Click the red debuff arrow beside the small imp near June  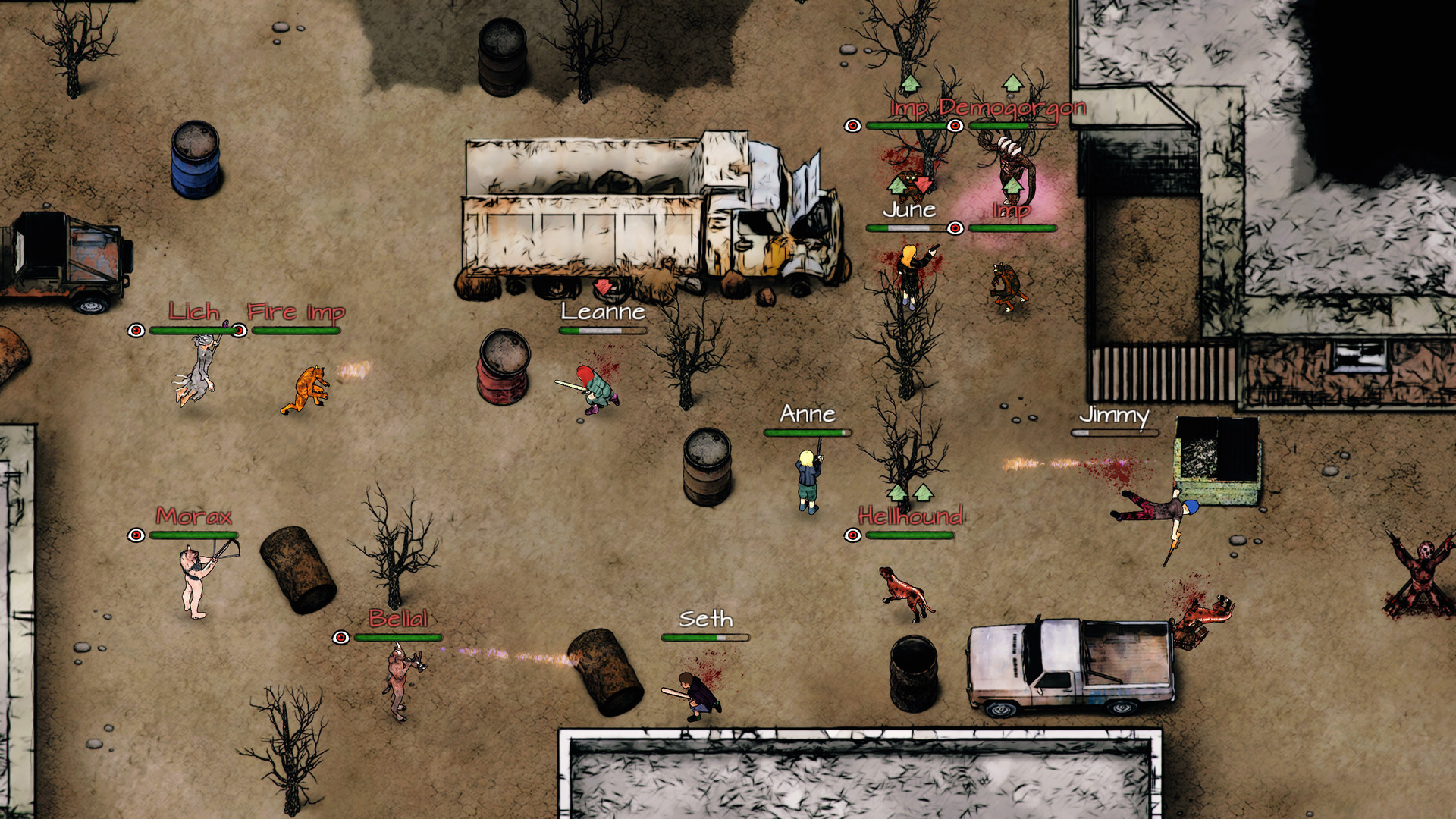click(921, 184)
